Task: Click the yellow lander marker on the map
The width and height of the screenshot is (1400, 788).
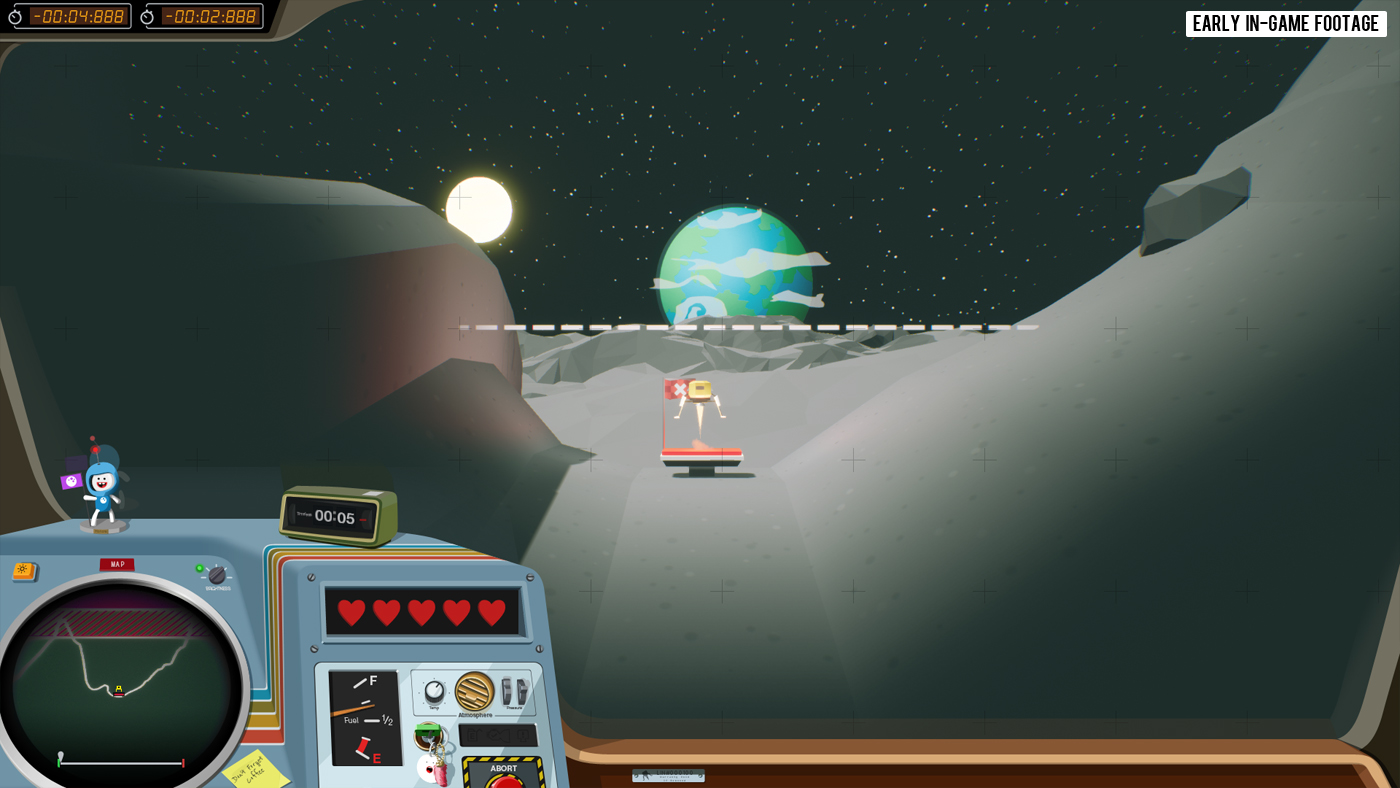Action: point(119,689)
